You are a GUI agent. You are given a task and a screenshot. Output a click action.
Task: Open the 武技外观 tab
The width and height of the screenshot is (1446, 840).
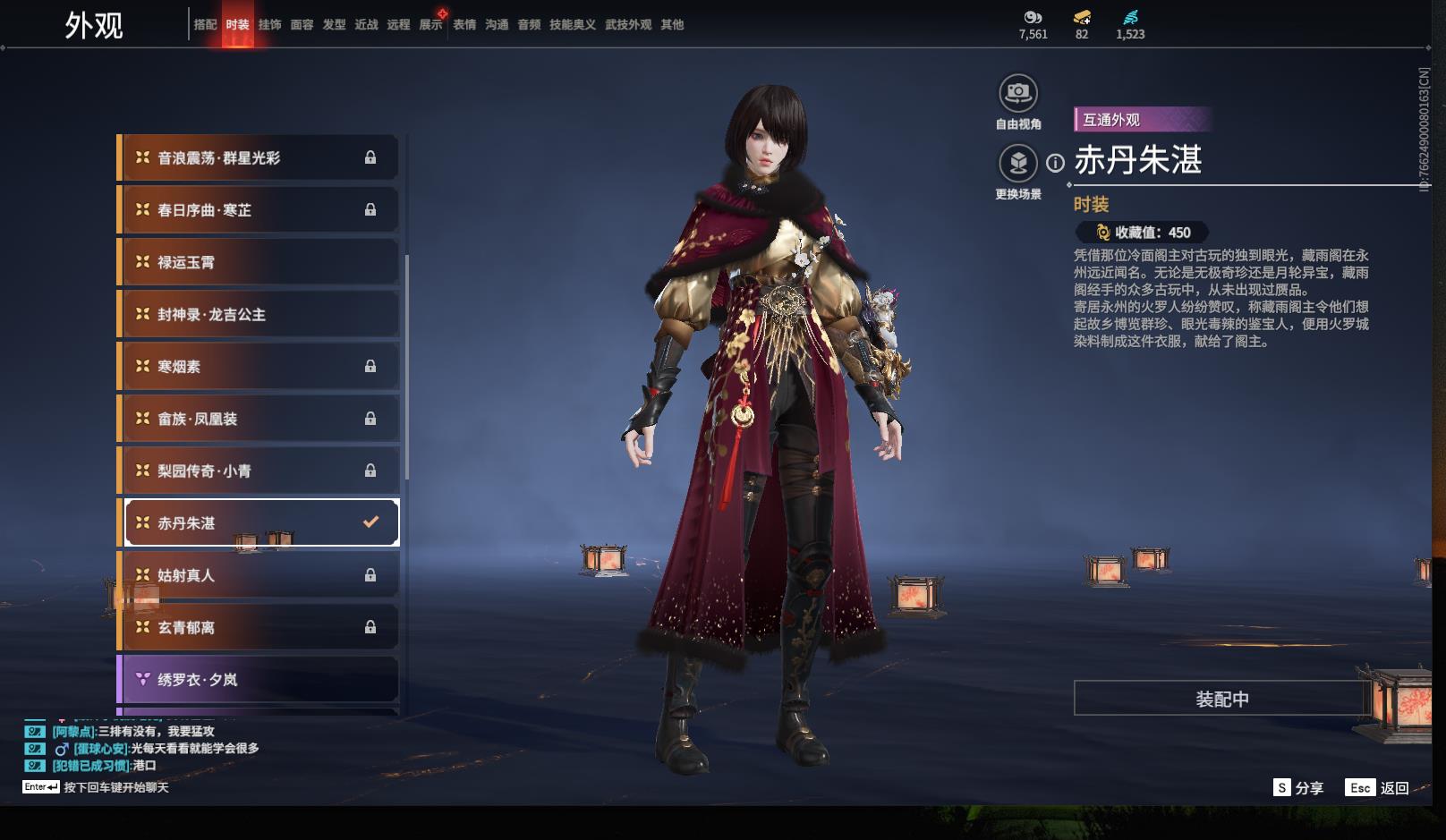pyautogui.click(x=627, y=25)
